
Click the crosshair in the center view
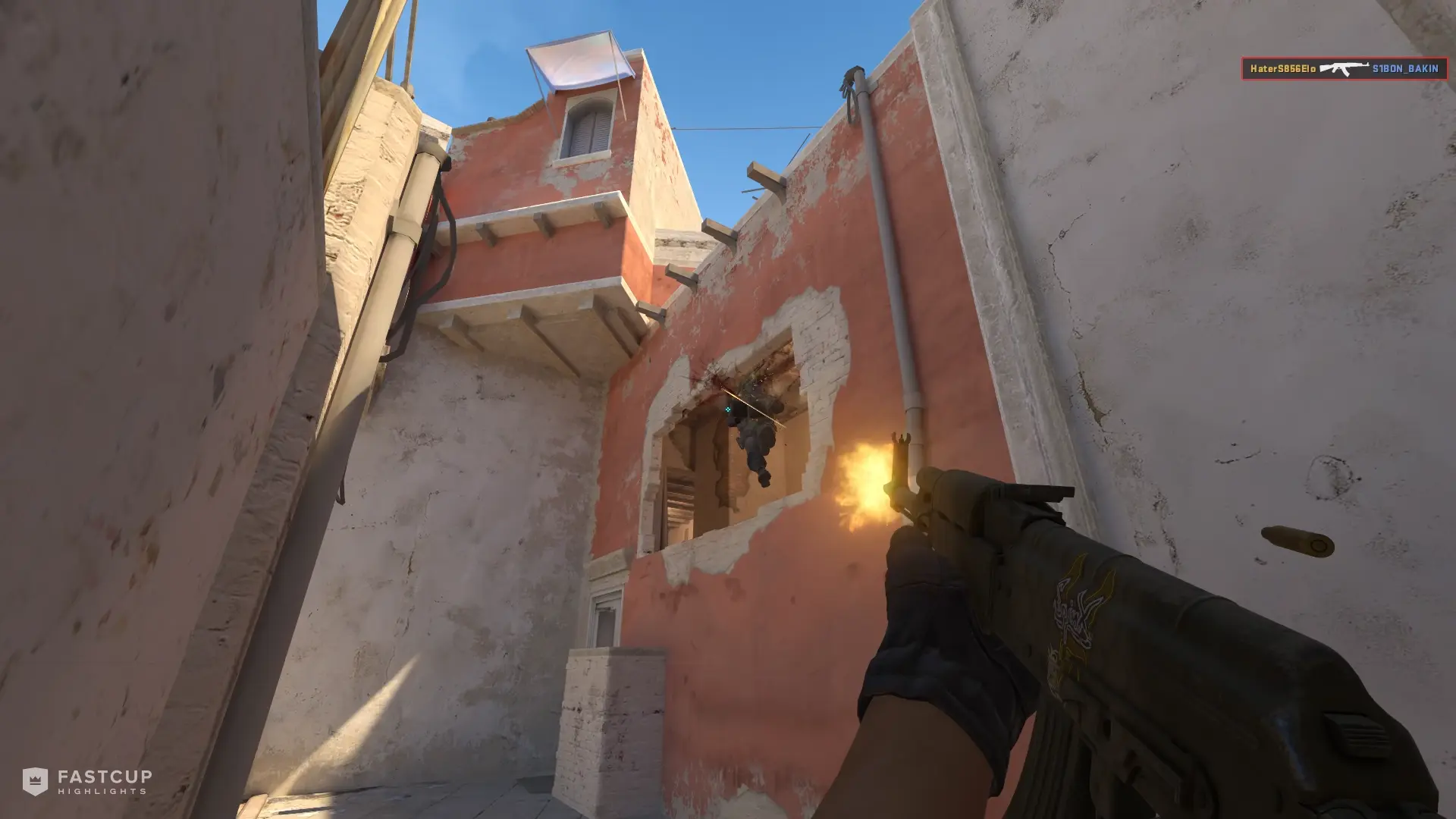pyautogui.click(x=726, y=409)
